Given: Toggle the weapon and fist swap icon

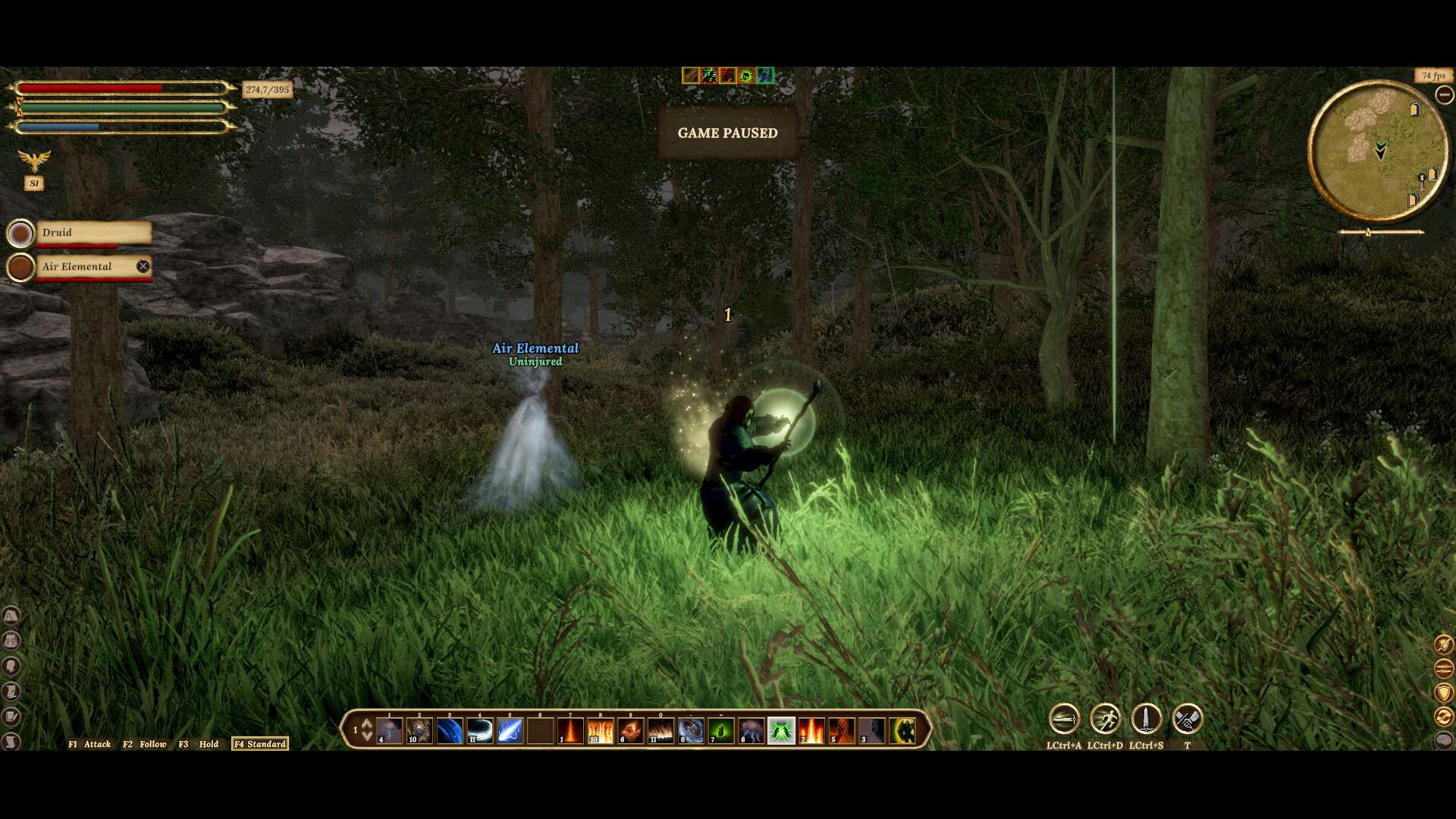Looking at the screenshot, I should coord(1187,719).
